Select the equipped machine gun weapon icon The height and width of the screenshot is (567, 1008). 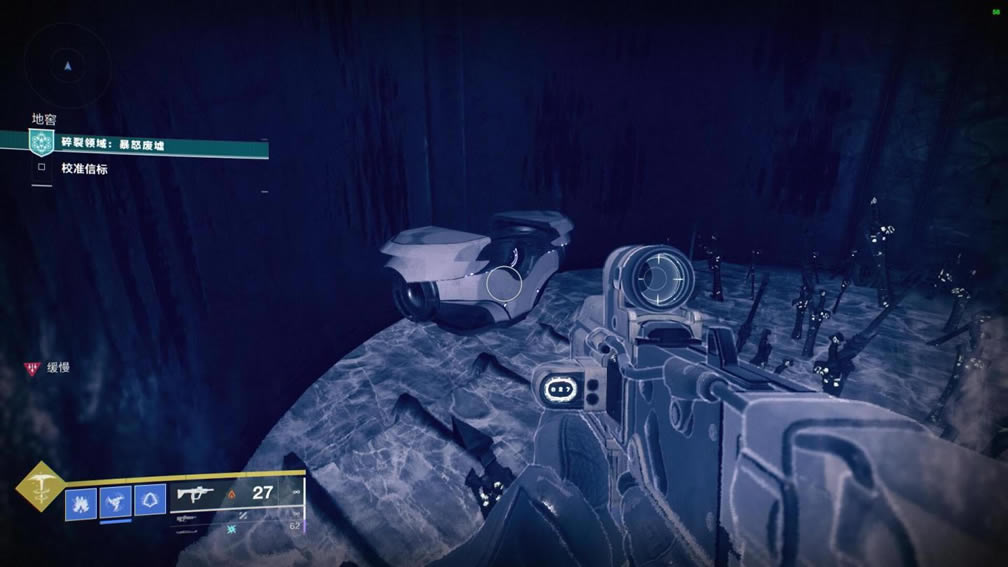click(196, 493)
